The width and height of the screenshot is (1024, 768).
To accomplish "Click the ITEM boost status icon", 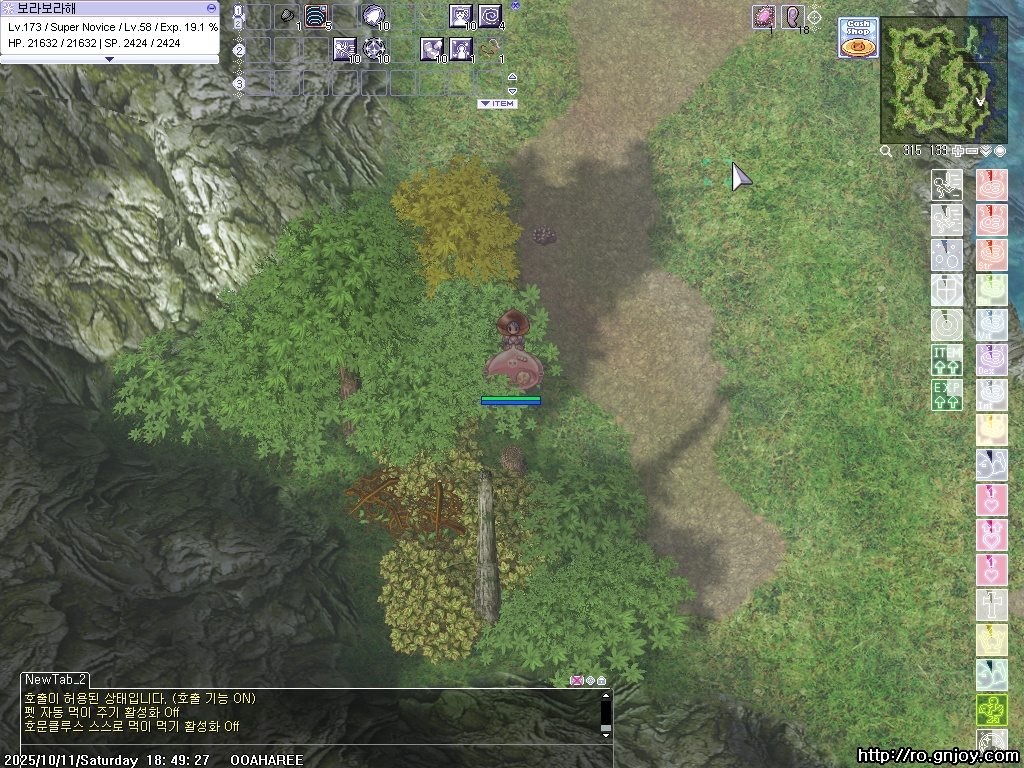I will coord(947,359).
